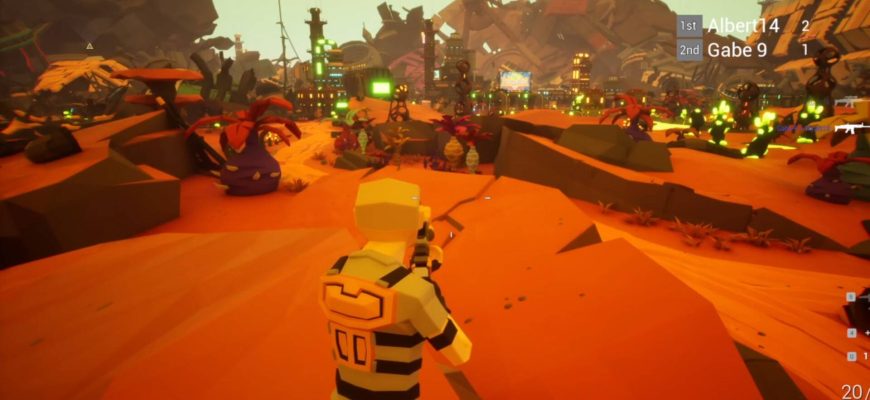
Task: Click the faded upper rifle icon
Action: tap(849, 102)
